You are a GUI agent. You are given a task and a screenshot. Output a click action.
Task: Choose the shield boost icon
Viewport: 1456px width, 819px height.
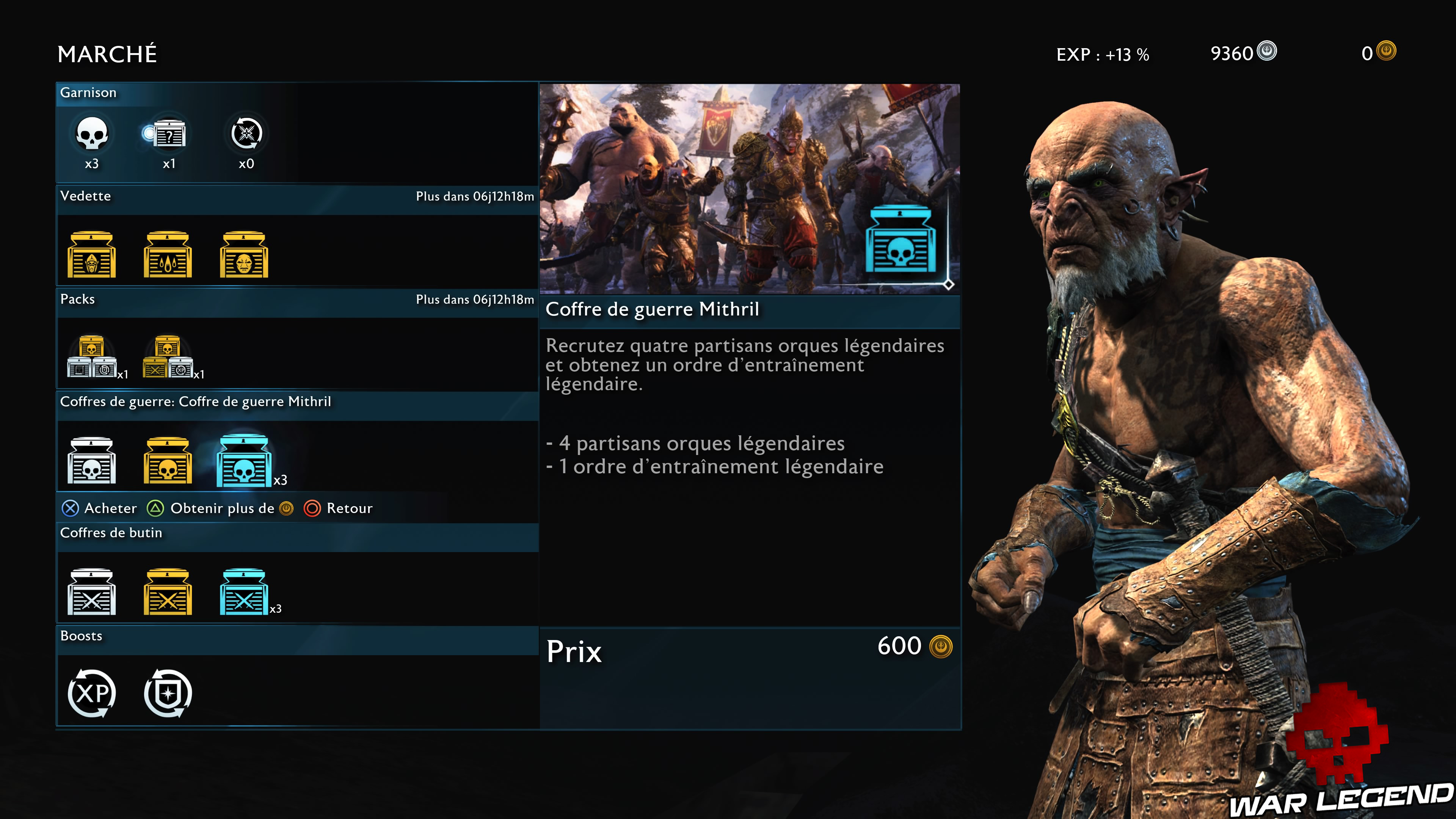[x=168, y=693]
